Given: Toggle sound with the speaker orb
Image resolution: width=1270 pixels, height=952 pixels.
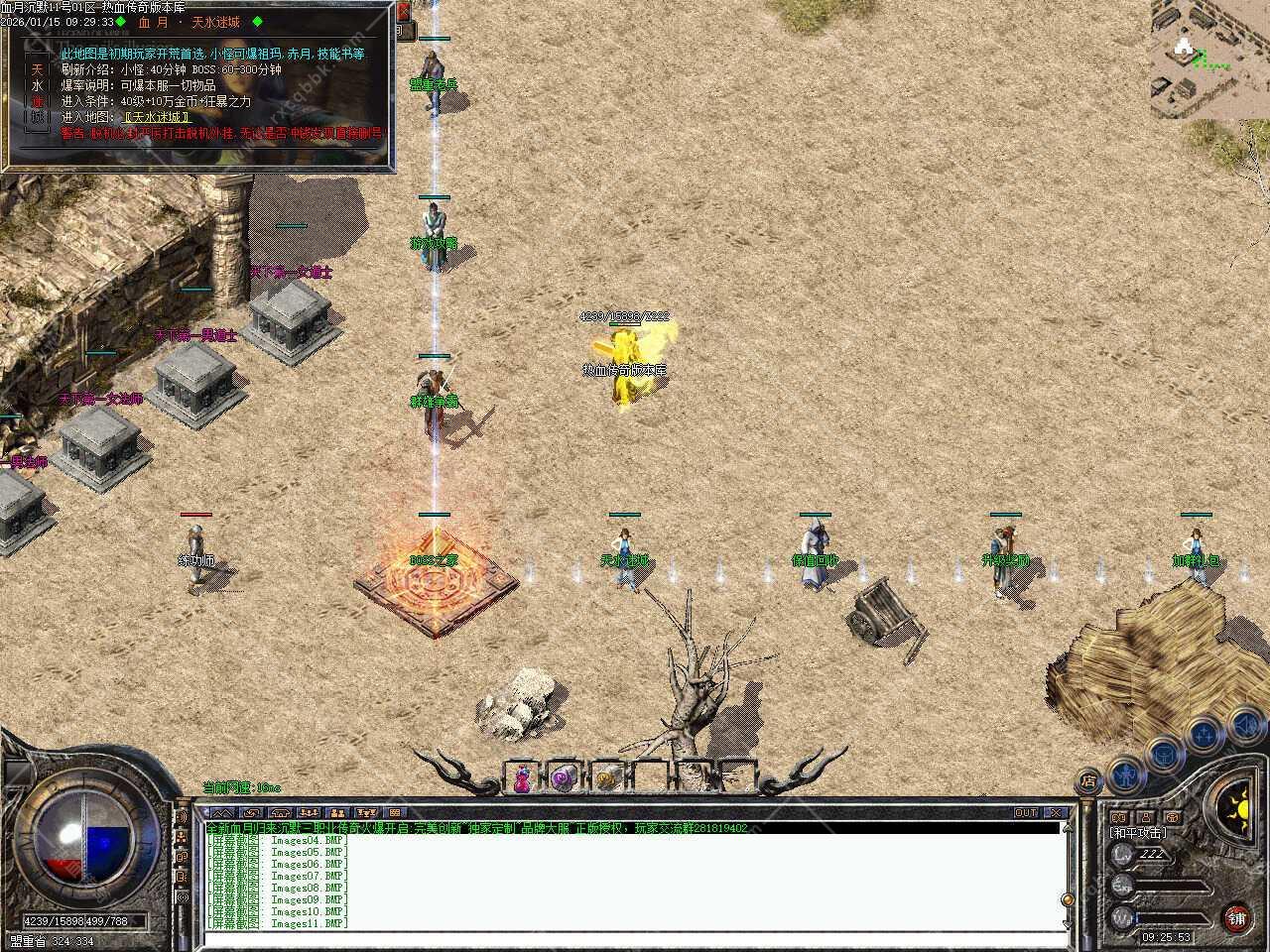Looking at the screenshot, I should click(x=1244, y=725).
